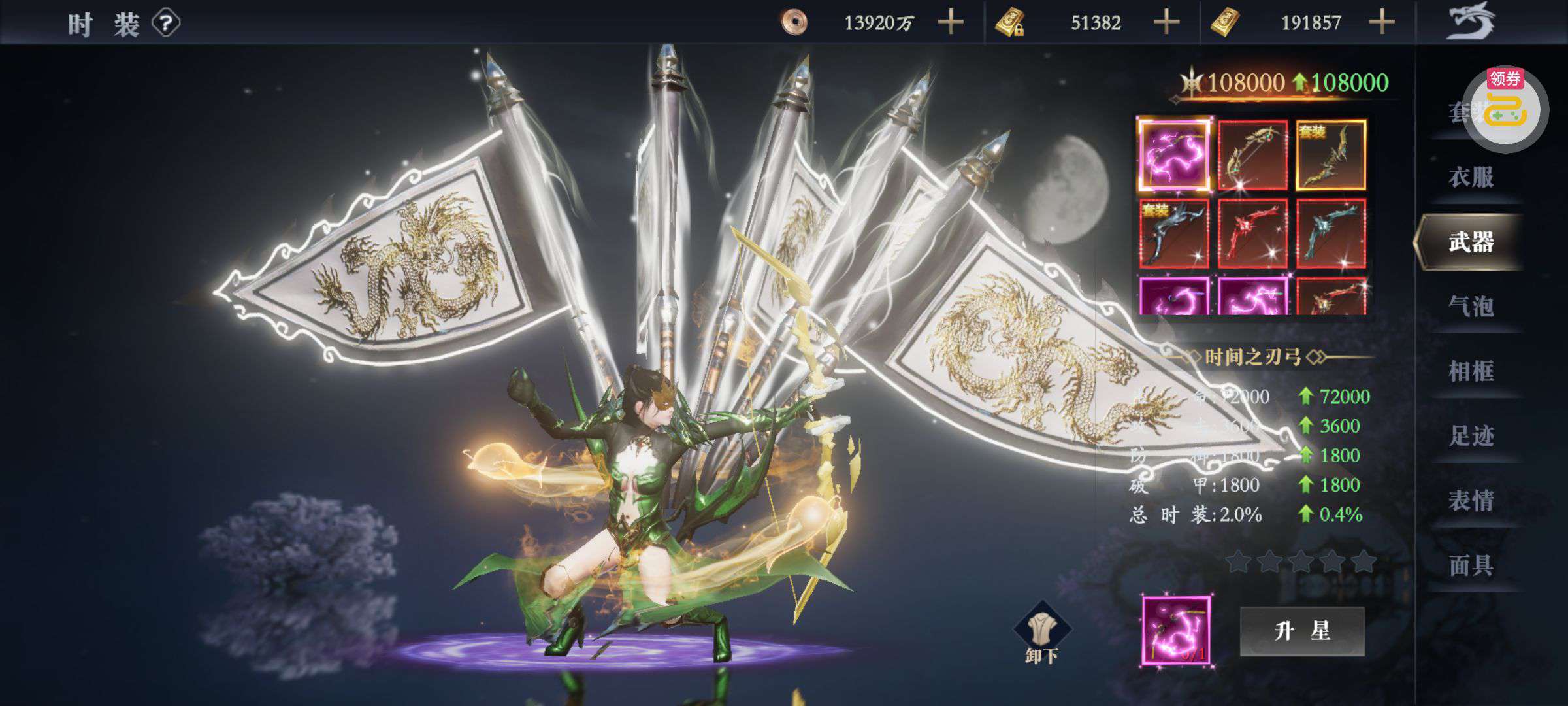The width and height of the screenshot is (1568, 706).
Task: Add more copper coins with the plus button
Action: click(951, 23)
